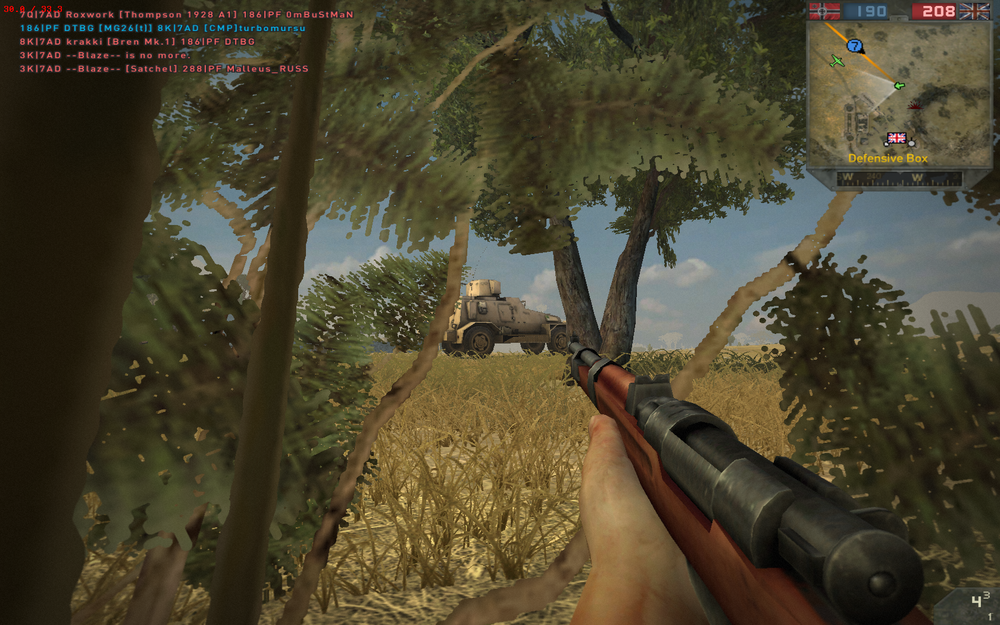Click the German team flag icon

(824, 11)
